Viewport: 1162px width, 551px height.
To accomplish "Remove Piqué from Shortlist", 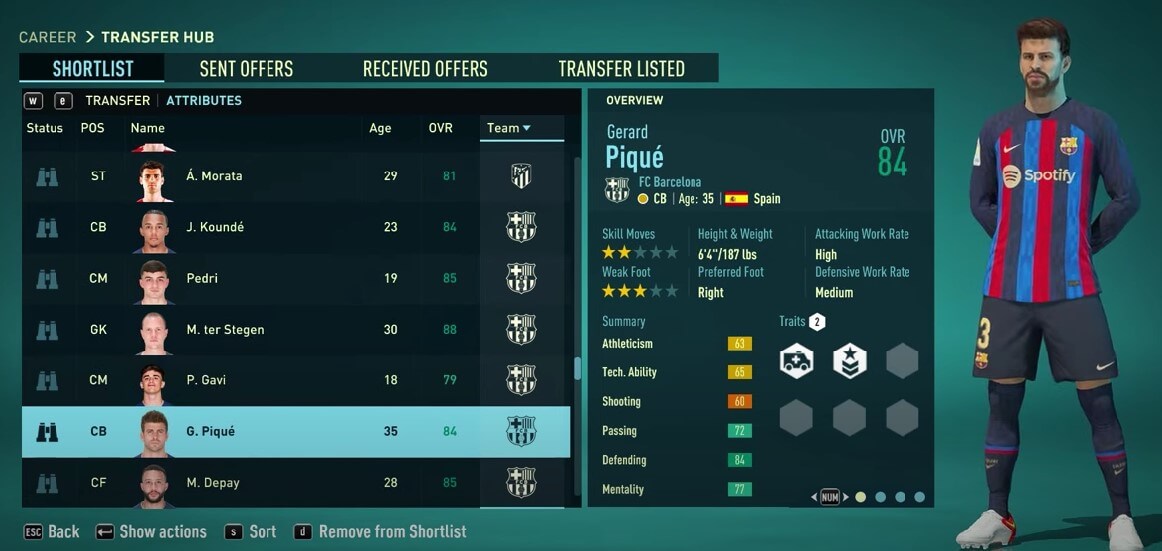I will click(381, 532).
